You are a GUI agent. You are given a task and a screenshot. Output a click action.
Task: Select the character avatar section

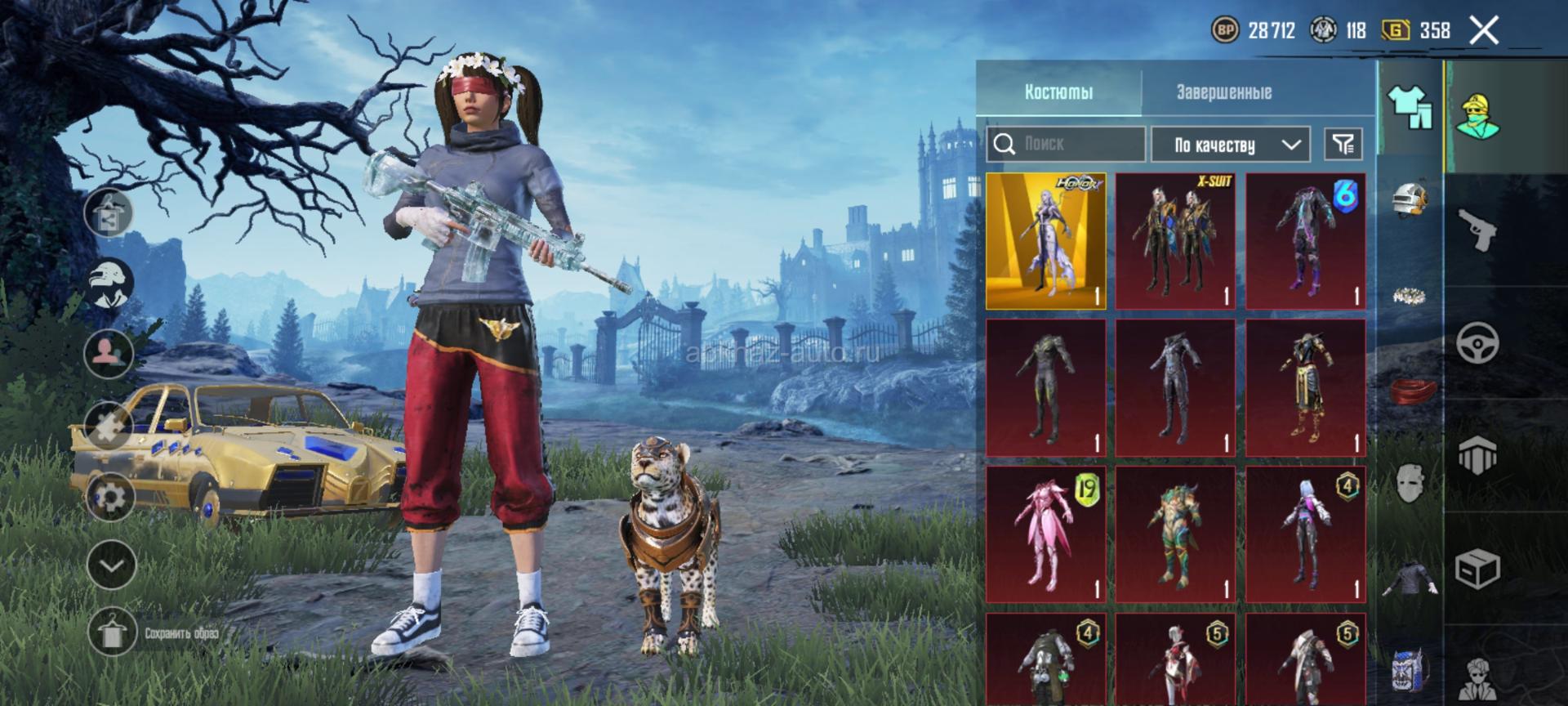1477,115
